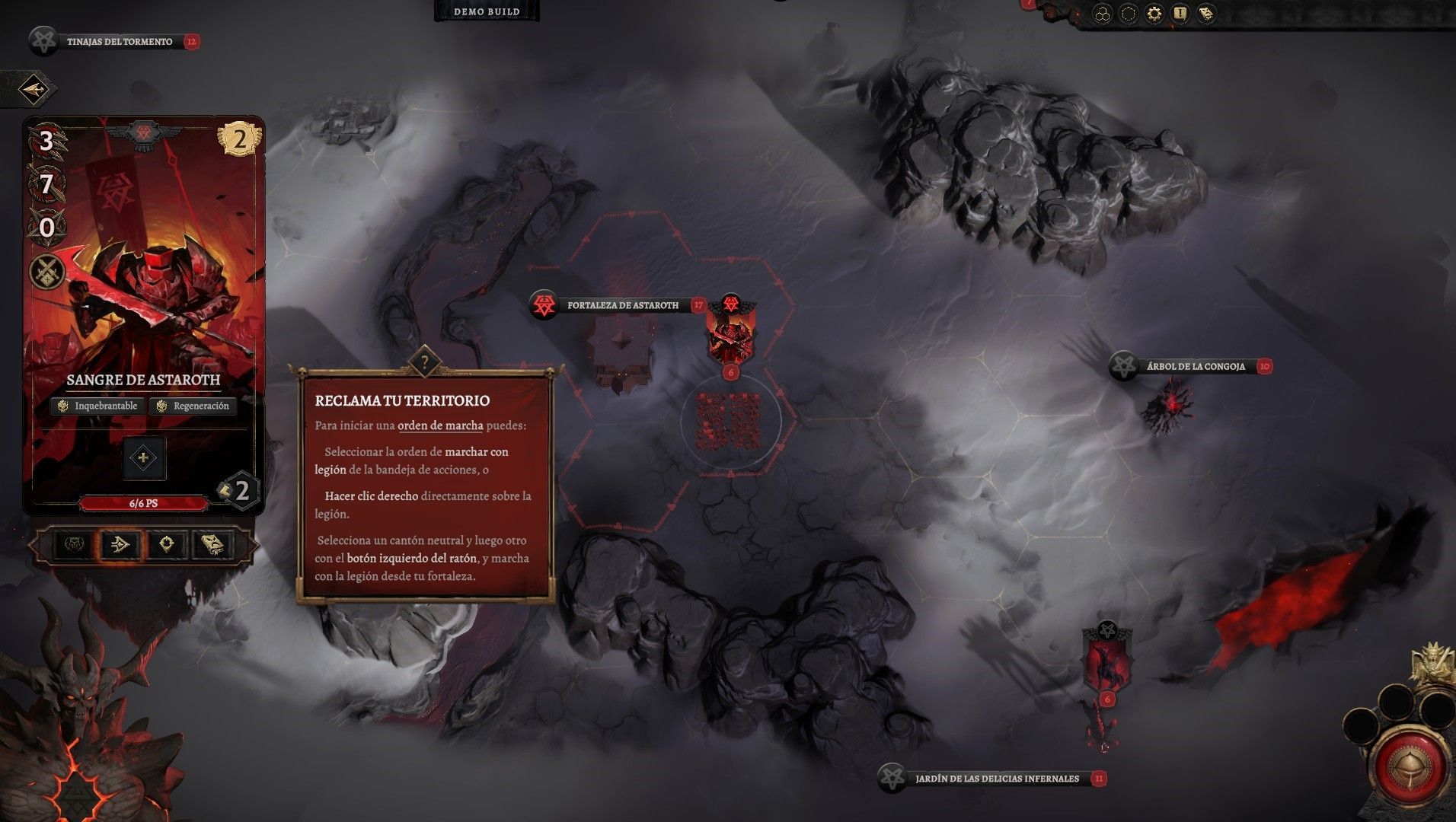The height and width of the screenshot is (822, 1456).
Task: Click the Tinajas del Tormento banner
Action: pos(119,42)
